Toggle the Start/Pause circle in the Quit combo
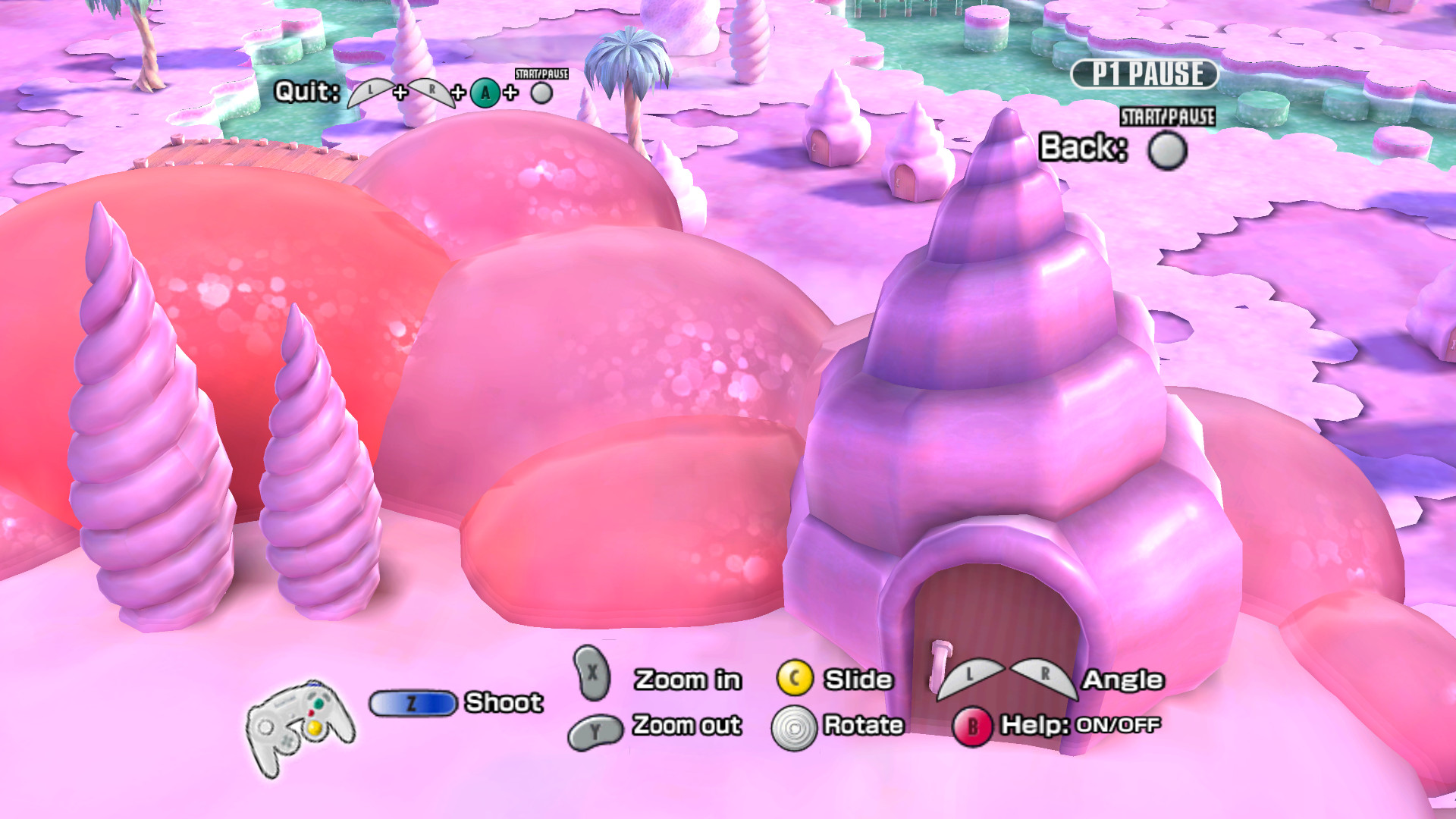1456x819 pixels. pos(541,93)
